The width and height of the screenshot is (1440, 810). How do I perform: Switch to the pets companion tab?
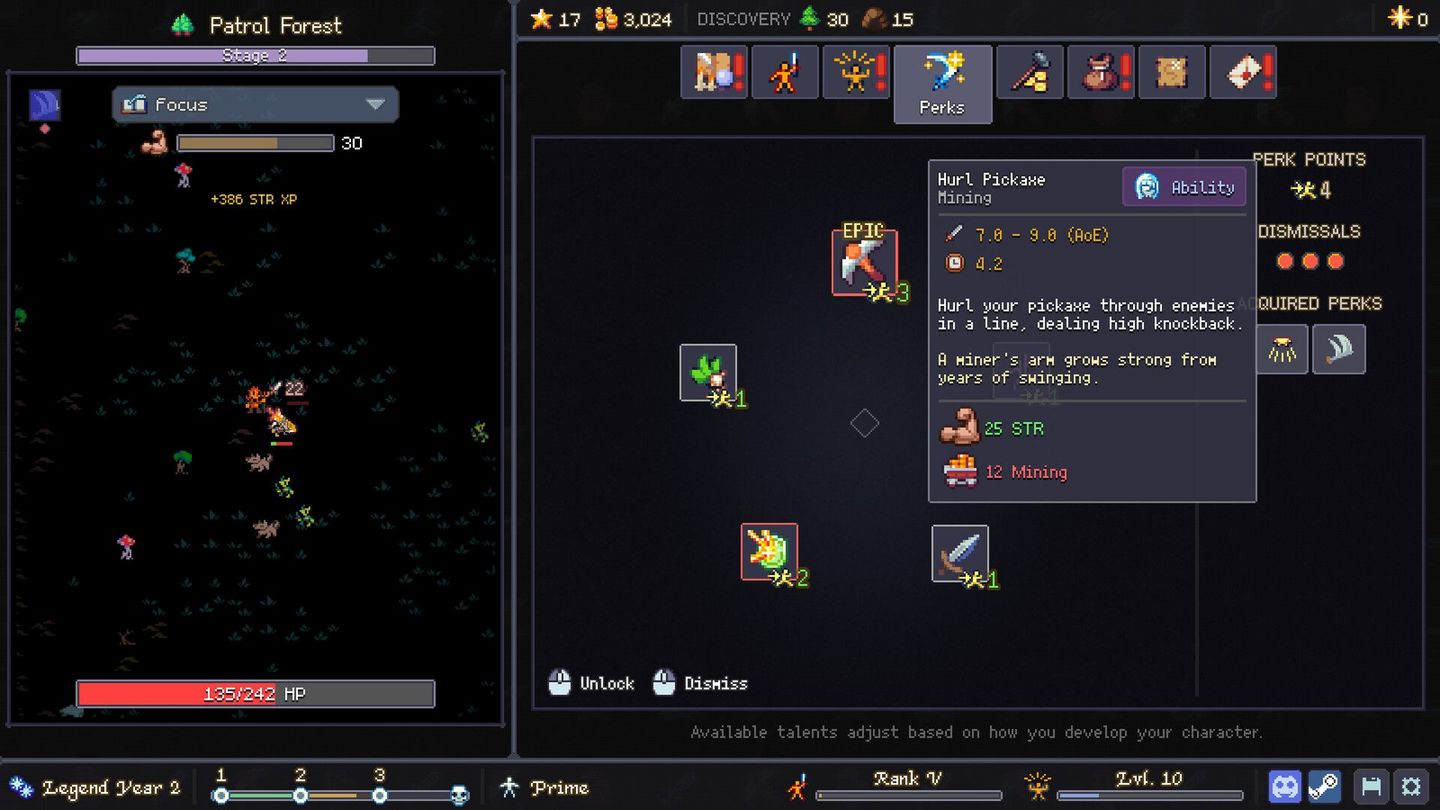click(x=713, y=71)
